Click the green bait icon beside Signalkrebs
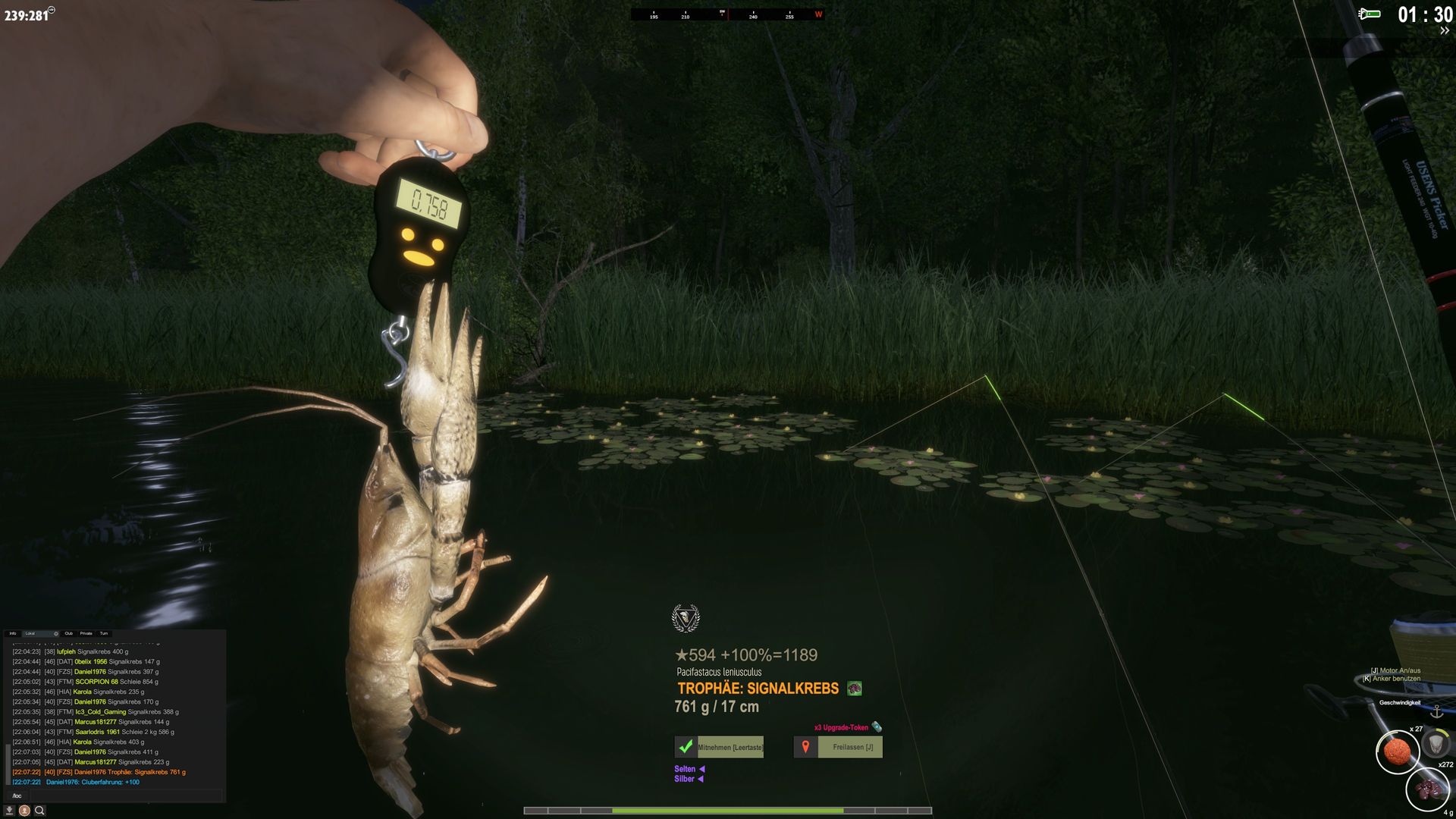The height and width of the screenshot is (819, 1456). [855, 689]
